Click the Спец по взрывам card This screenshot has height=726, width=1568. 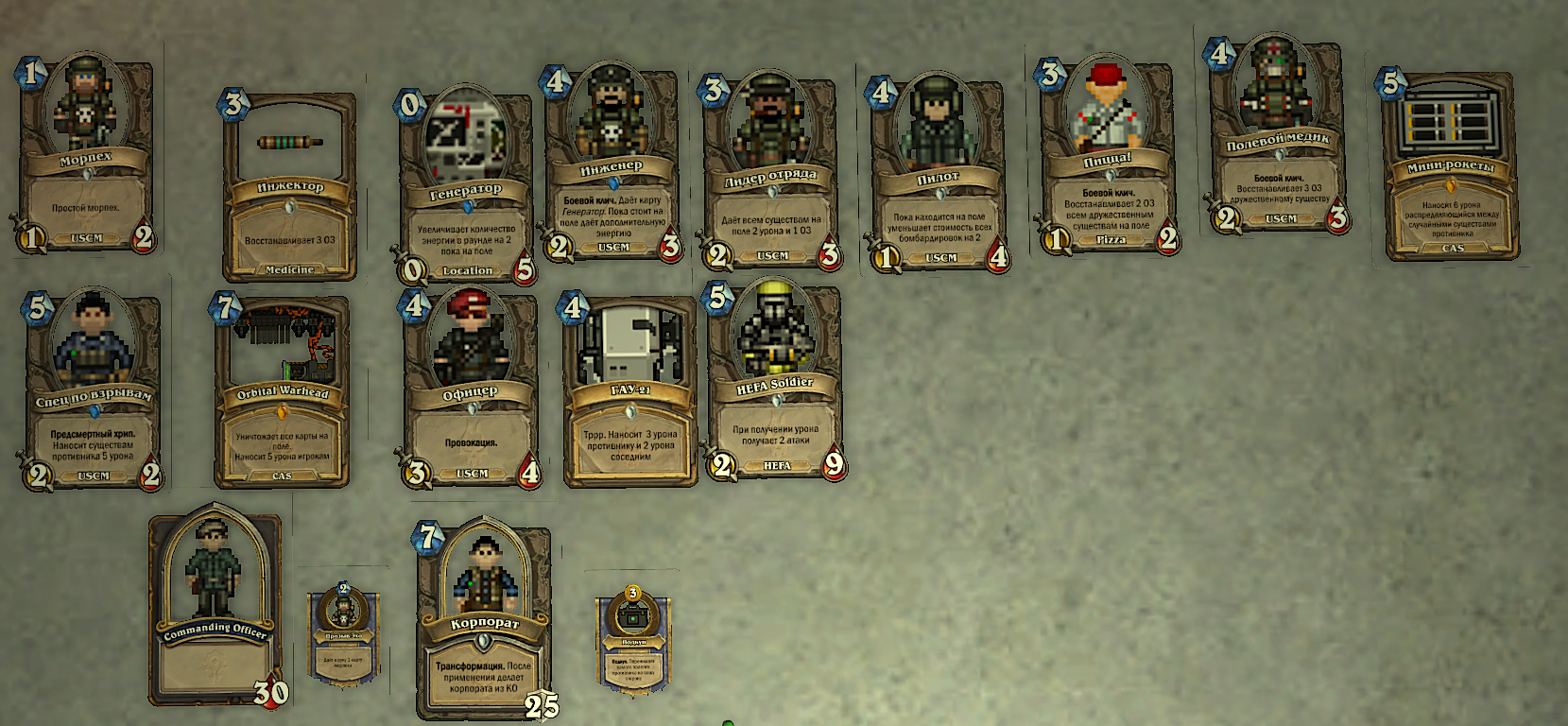coord(93,392)
